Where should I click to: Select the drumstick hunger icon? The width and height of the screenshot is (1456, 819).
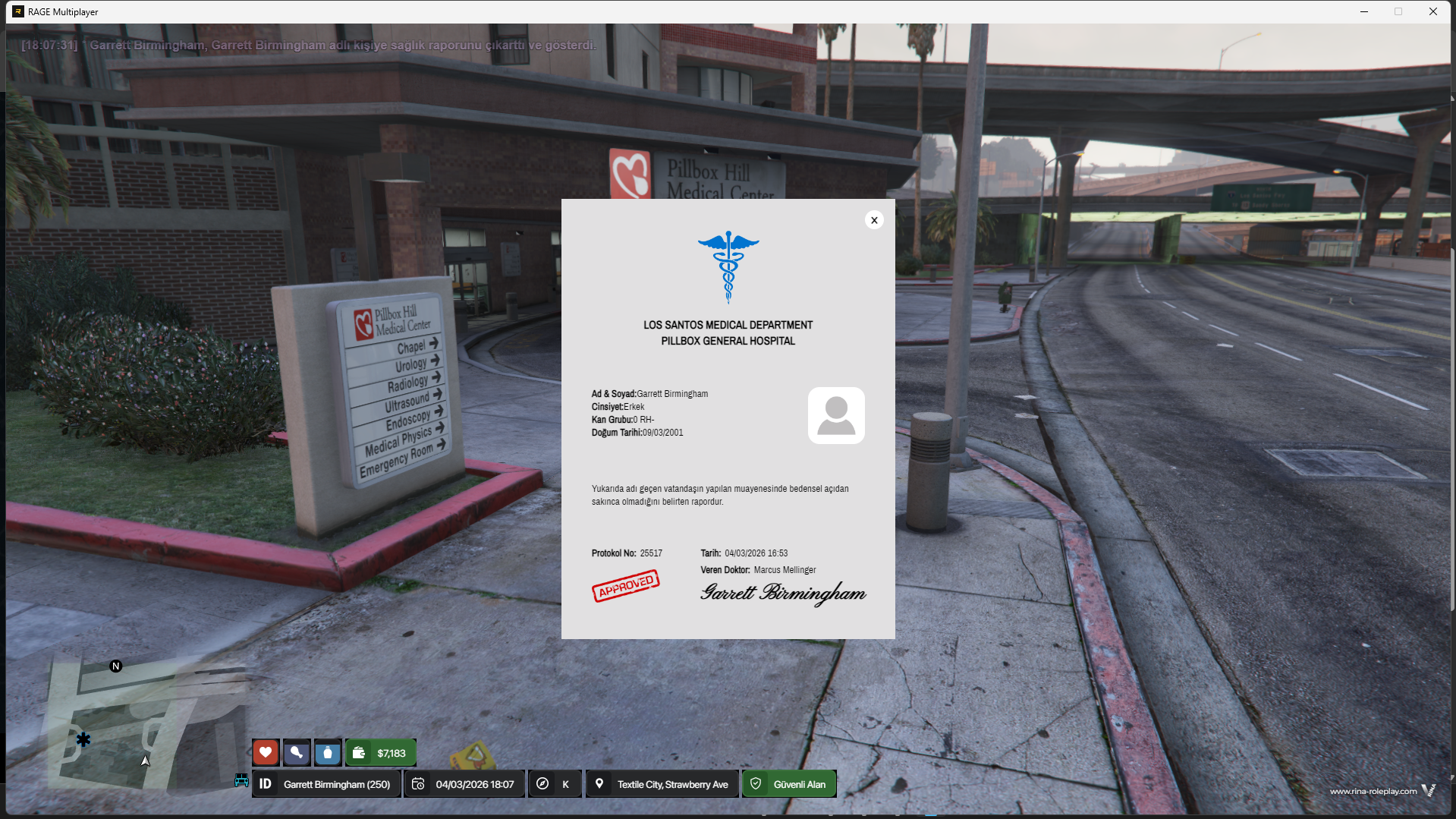click(297, 752)
